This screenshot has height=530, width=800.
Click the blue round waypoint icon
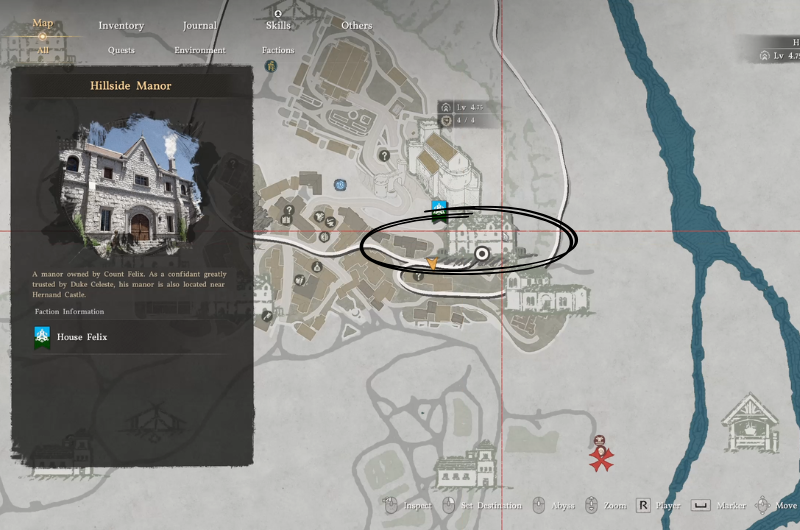pyautogui.click(x=341, y=185)
